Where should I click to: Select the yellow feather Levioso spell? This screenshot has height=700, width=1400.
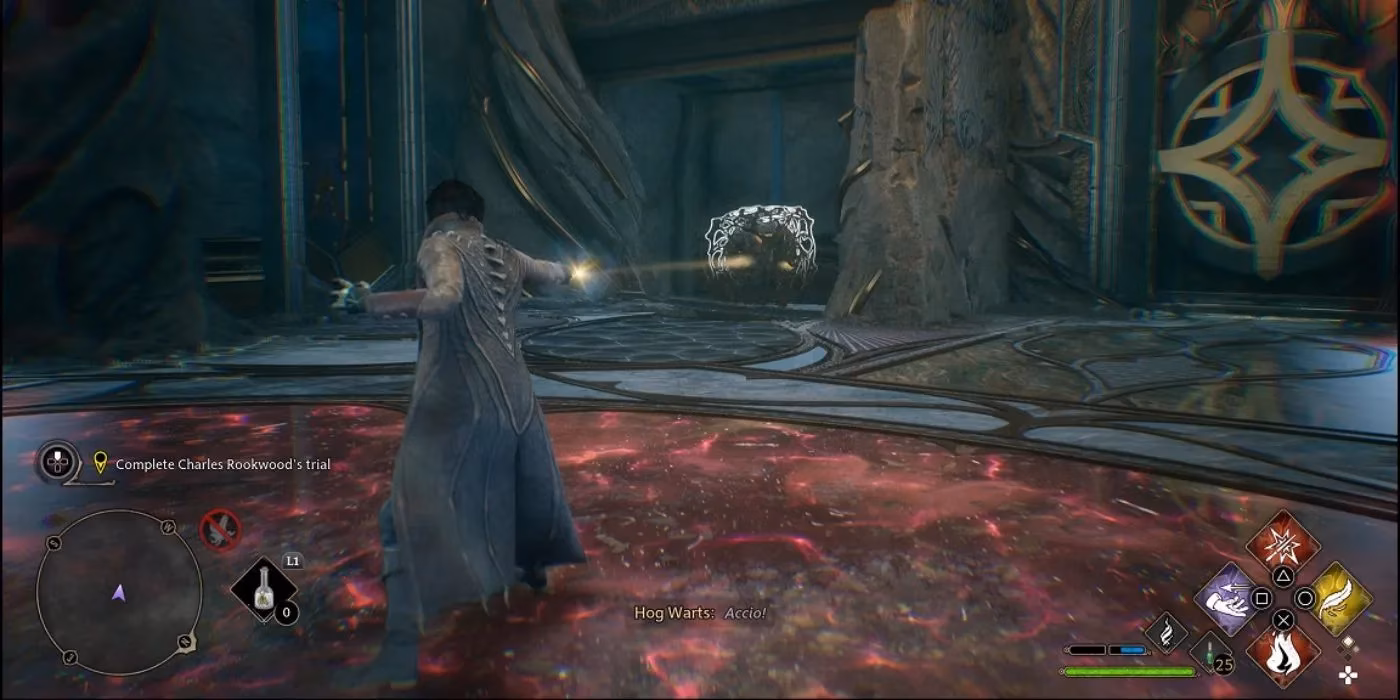(1340, 598)
